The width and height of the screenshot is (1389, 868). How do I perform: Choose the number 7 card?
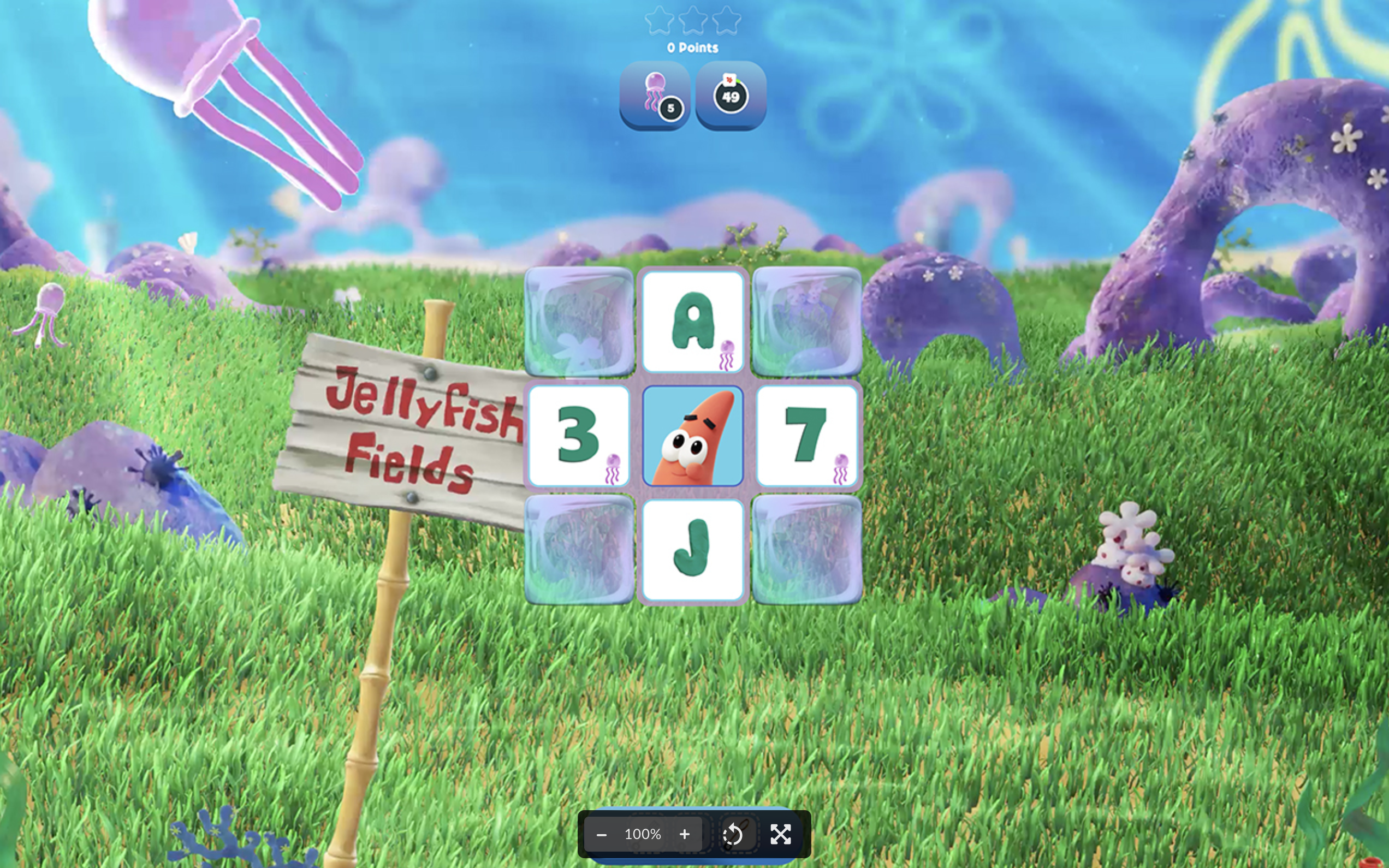pos(806,436)
